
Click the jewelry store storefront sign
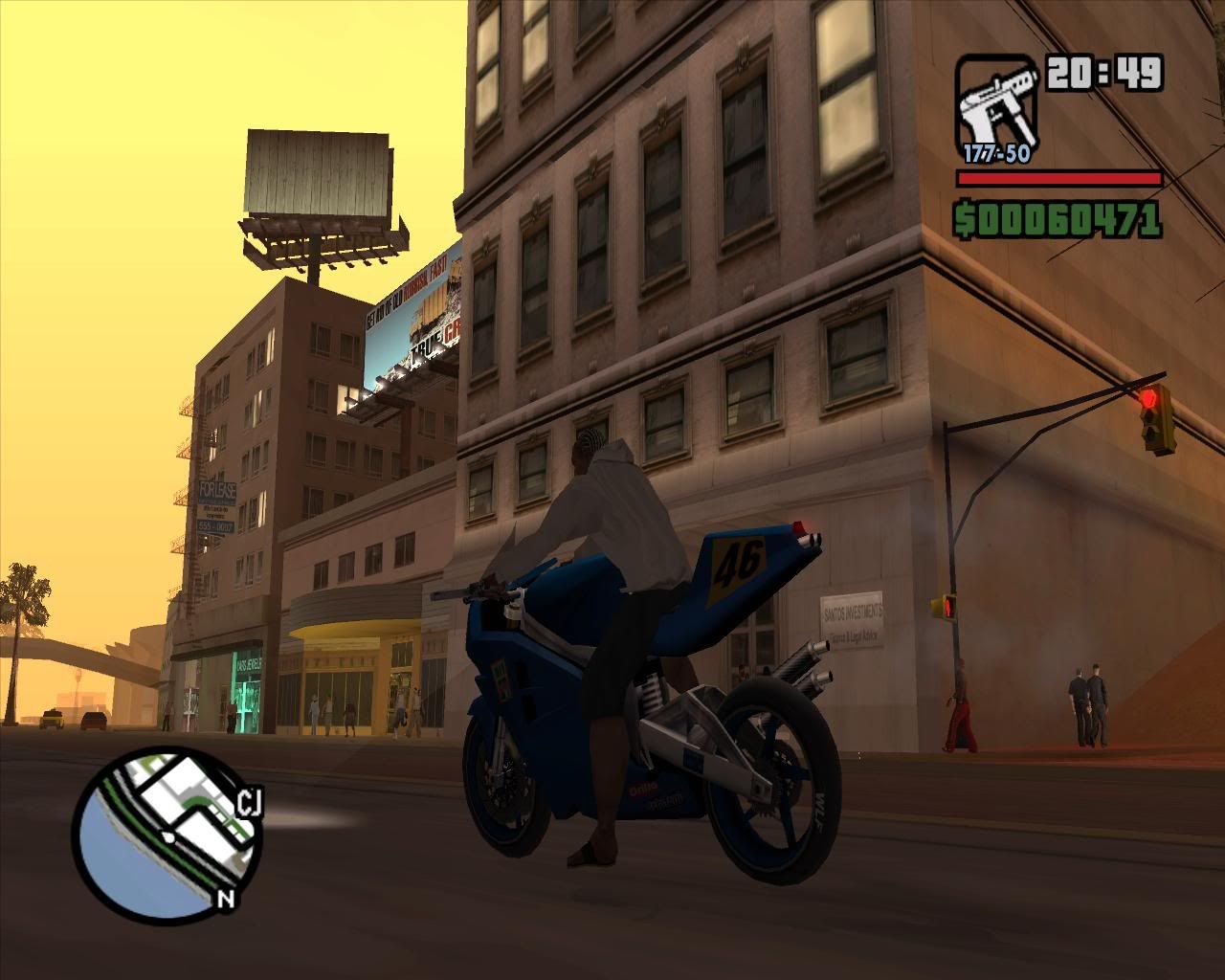pyautogui.click(x=247, y=662)
